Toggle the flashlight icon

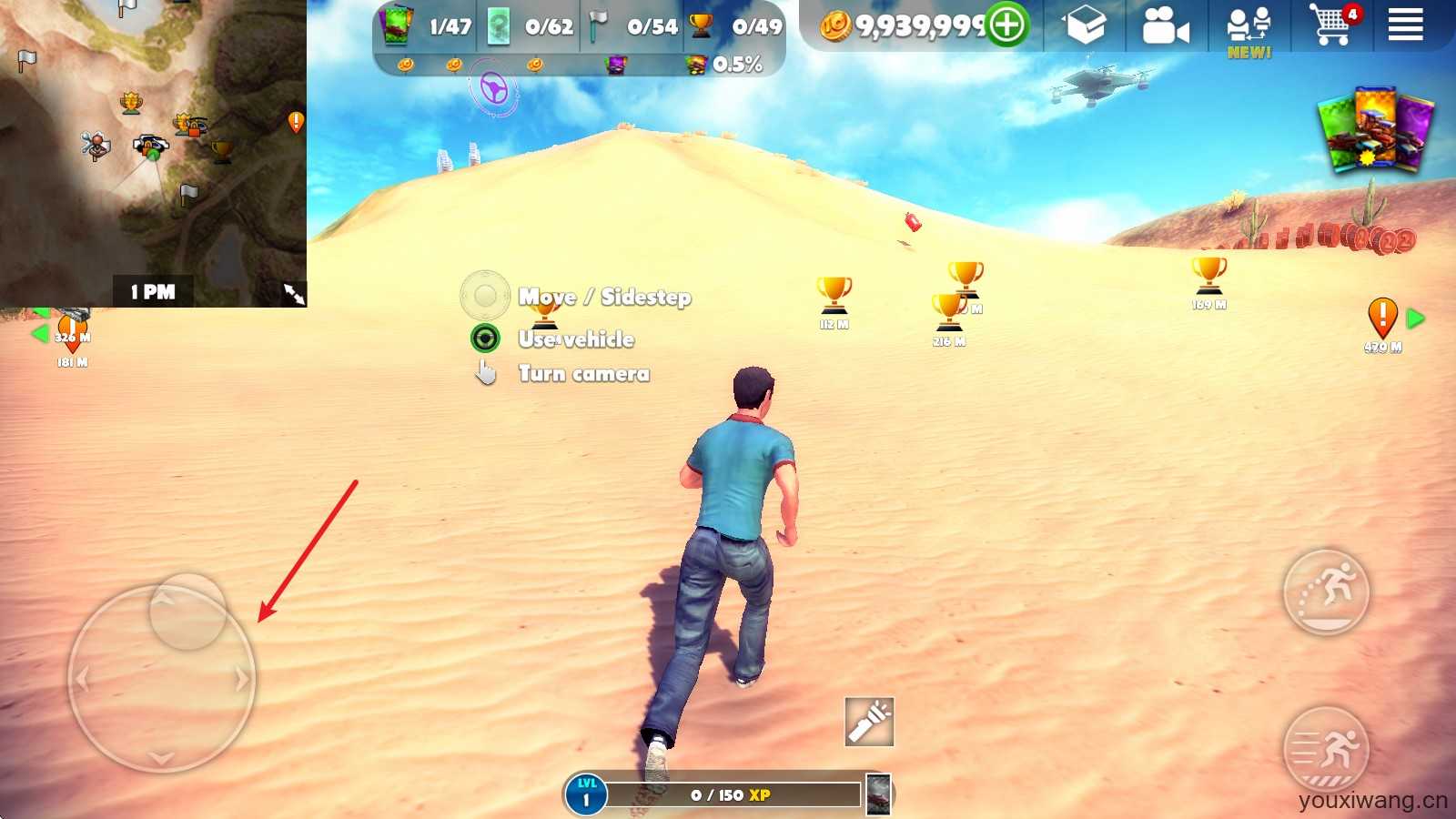tap(869, 722)
